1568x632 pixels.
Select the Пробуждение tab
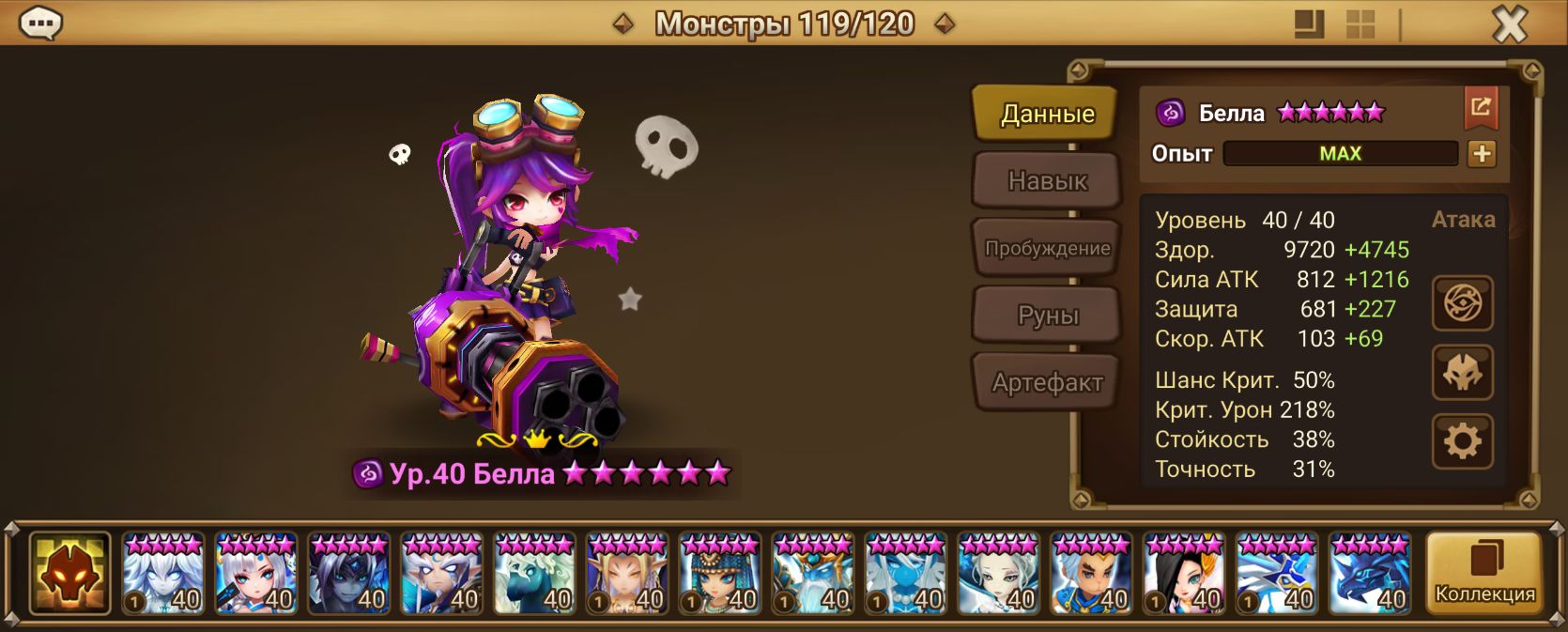(1046, 248)
